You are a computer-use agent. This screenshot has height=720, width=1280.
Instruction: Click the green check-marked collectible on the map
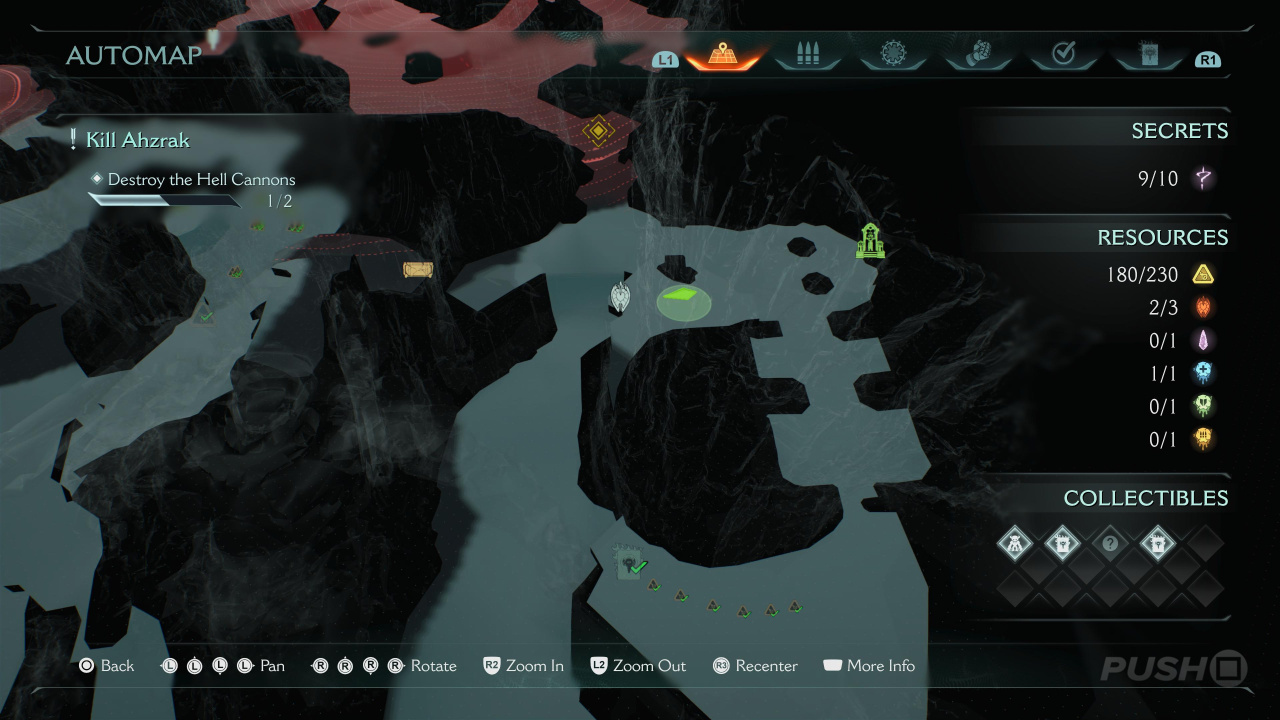[630, 563]
